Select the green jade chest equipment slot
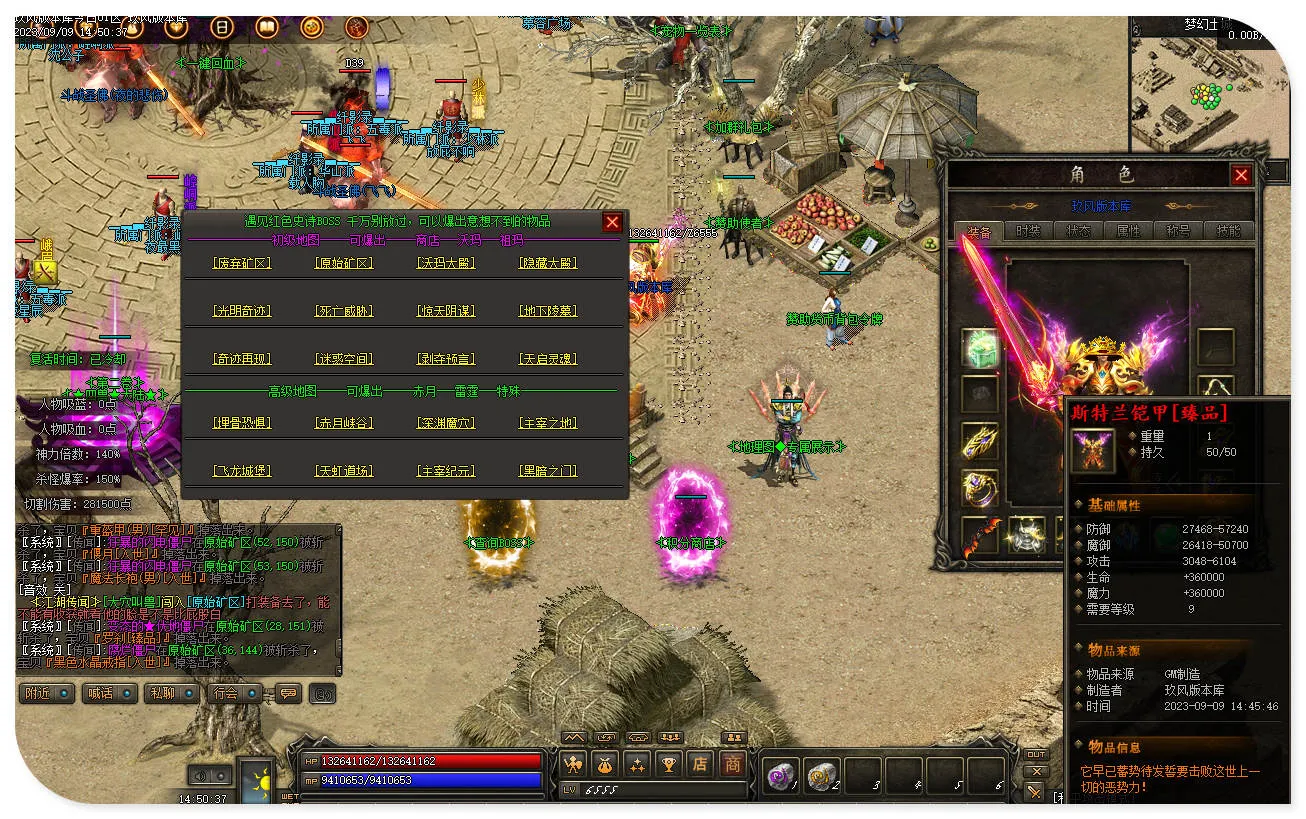This screenshot has width=1306, height=819. (981, 348)
